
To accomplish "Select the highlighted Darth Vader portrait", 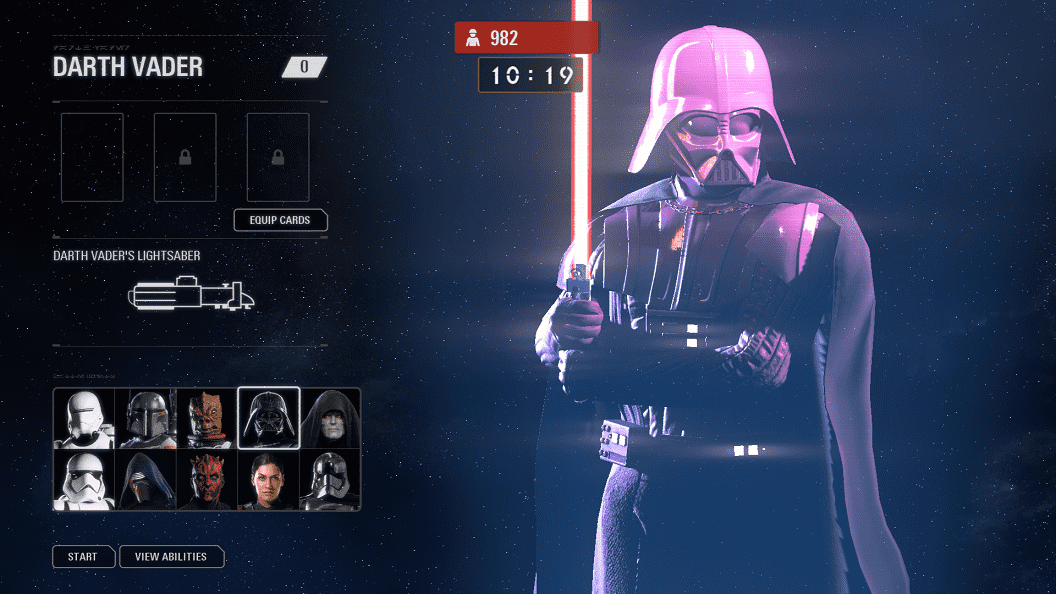I will click(x=268, y=418).
